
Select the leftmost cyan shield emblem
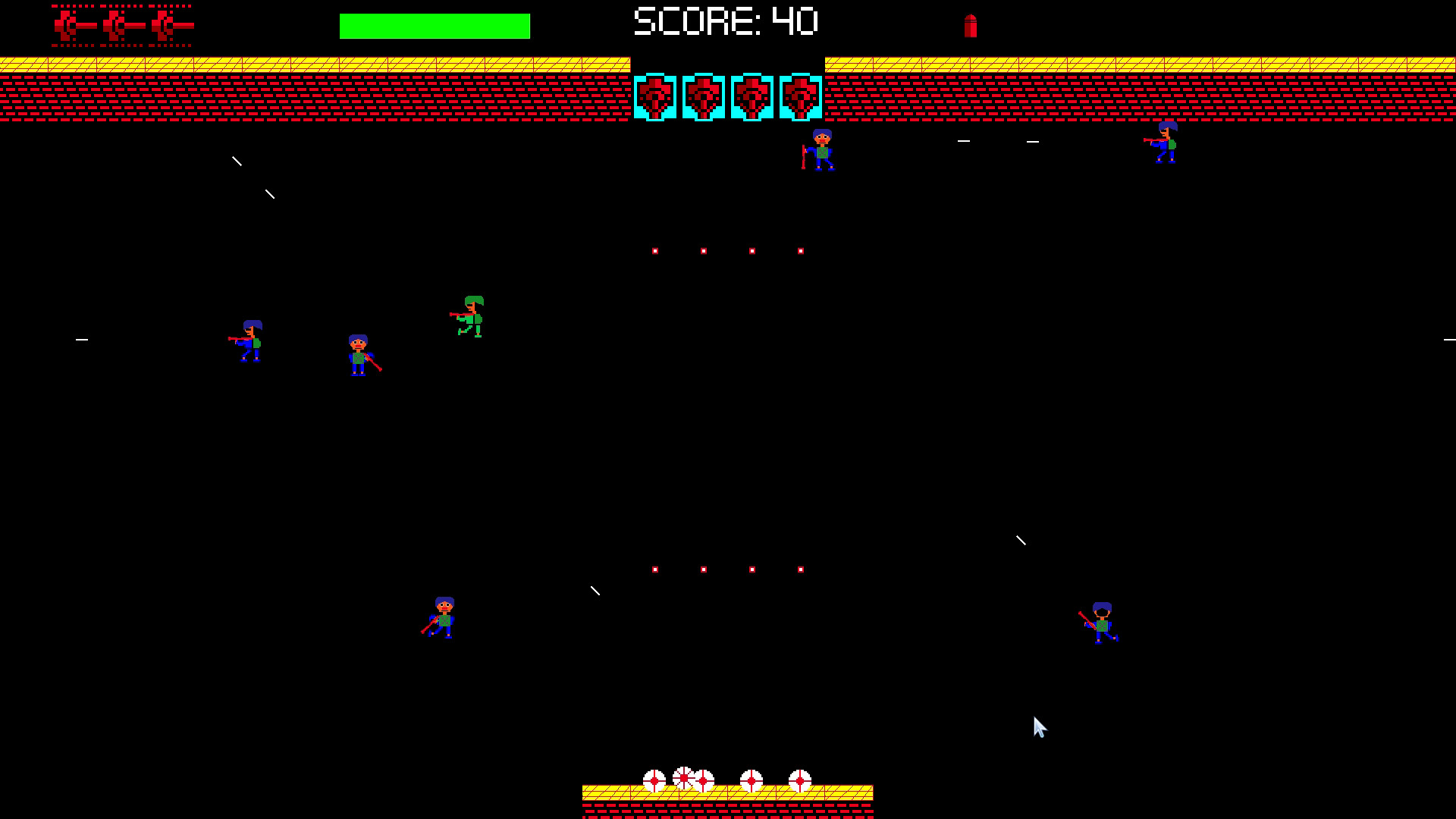(x=656, y=97)
